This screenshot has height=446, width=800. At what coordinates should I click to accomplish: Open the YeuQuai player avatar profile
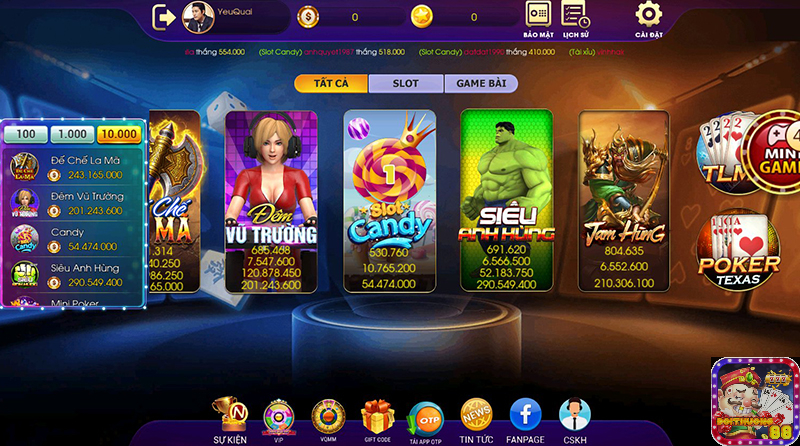coord(198,16)
